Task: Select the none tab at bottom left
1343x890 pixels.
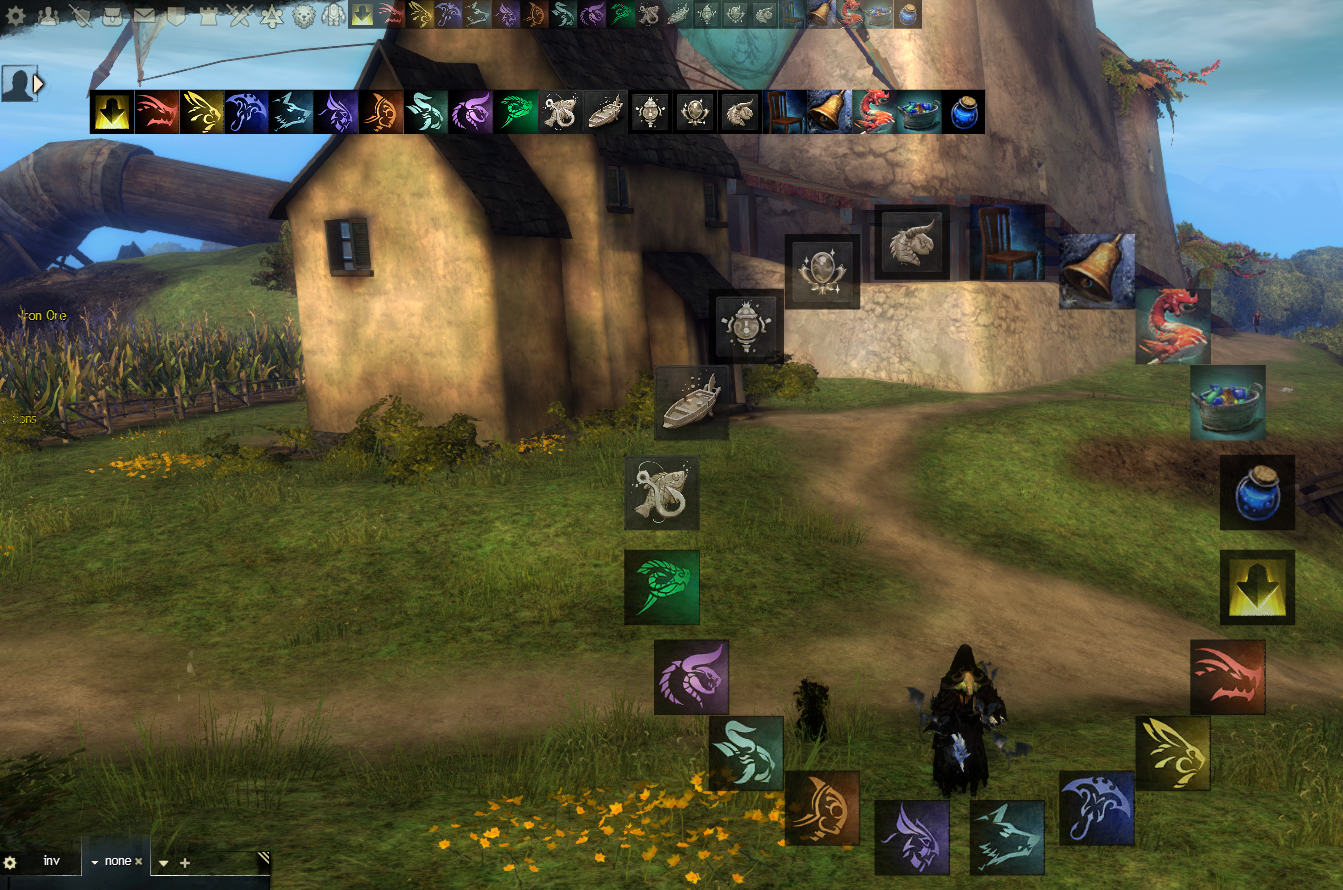Action: [x=118, y=861]
